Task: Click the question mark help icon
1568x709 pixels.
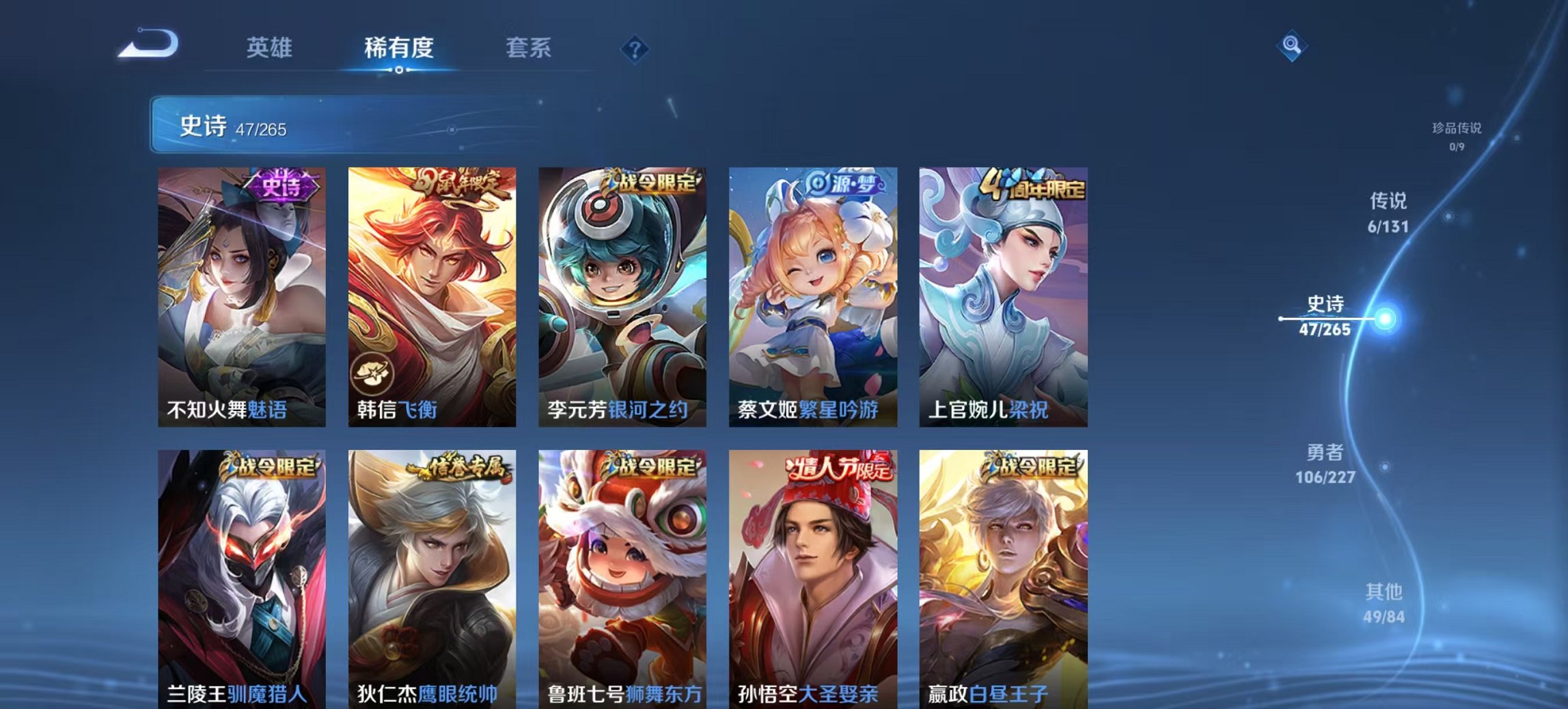Action: tap(637, 49)
